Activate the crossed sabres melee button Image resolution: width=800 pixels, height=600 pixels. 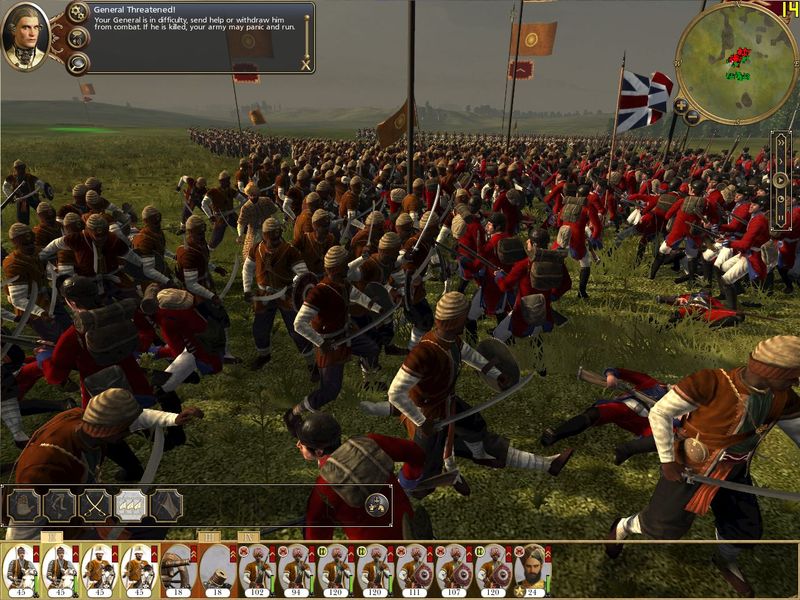[x=95, y=505]
